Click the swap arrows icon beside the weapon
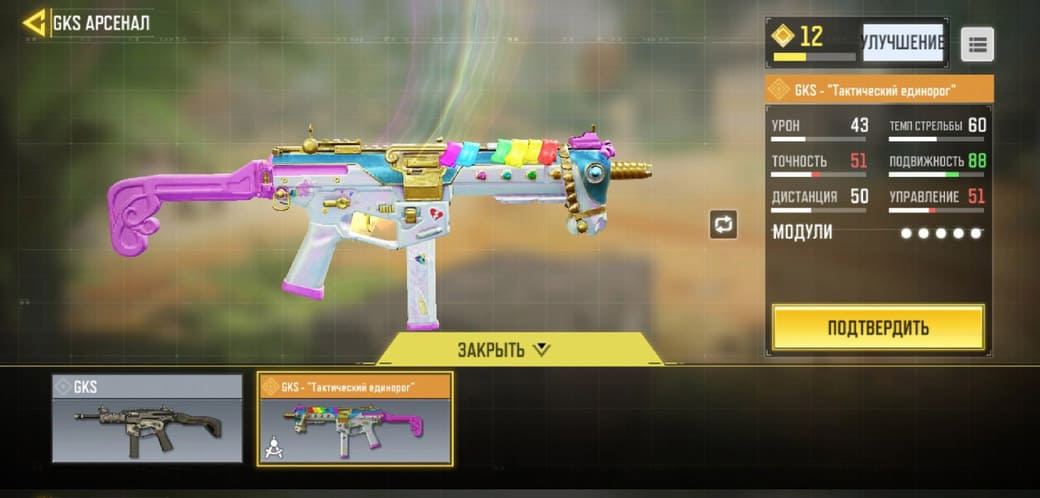Image resolution: width=1040 pixels, height=498 pixels. point(723,224)
